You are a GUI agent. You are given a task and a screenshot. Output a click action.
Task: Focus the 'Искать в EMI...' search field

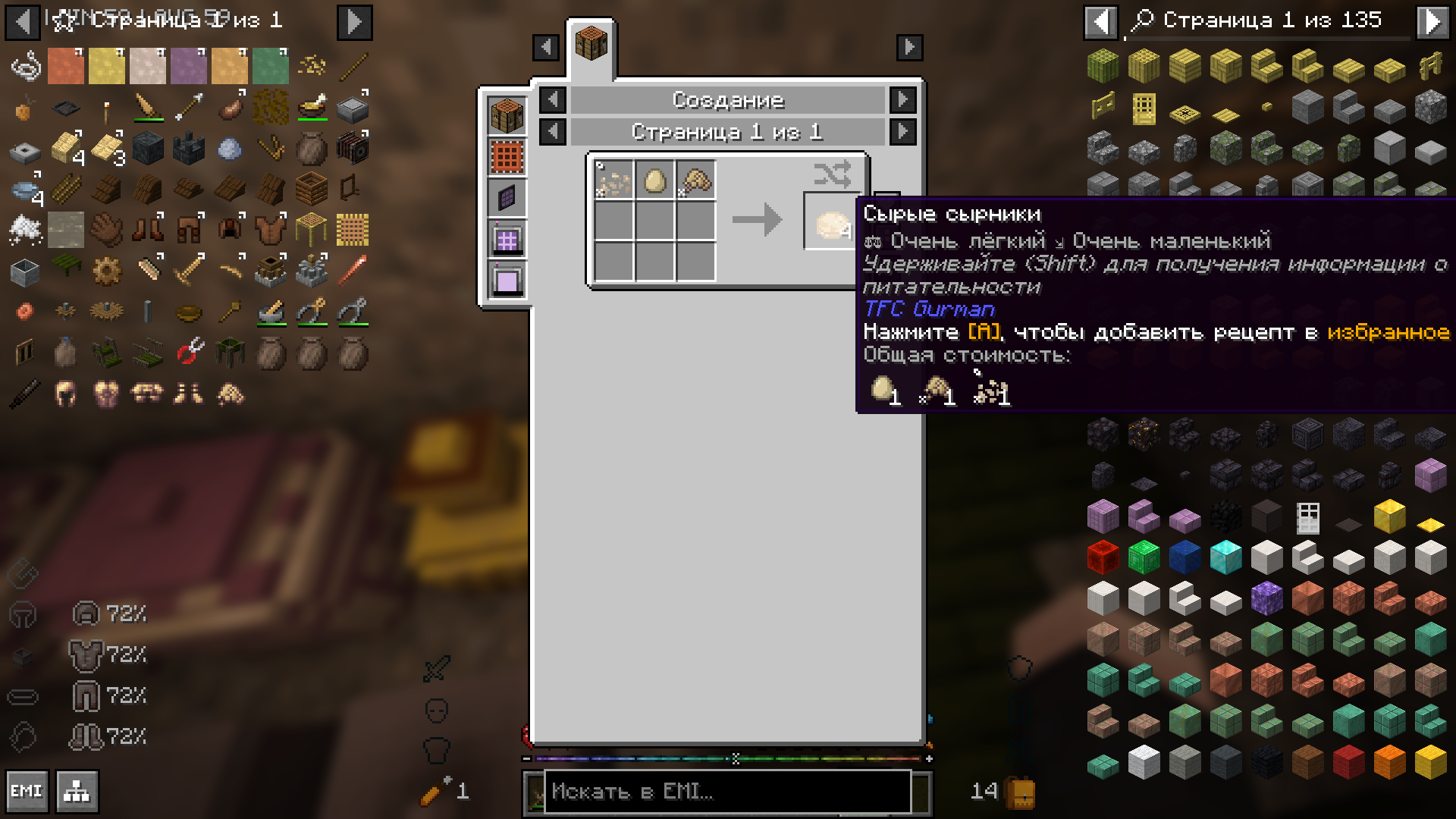tap(726, 792)
